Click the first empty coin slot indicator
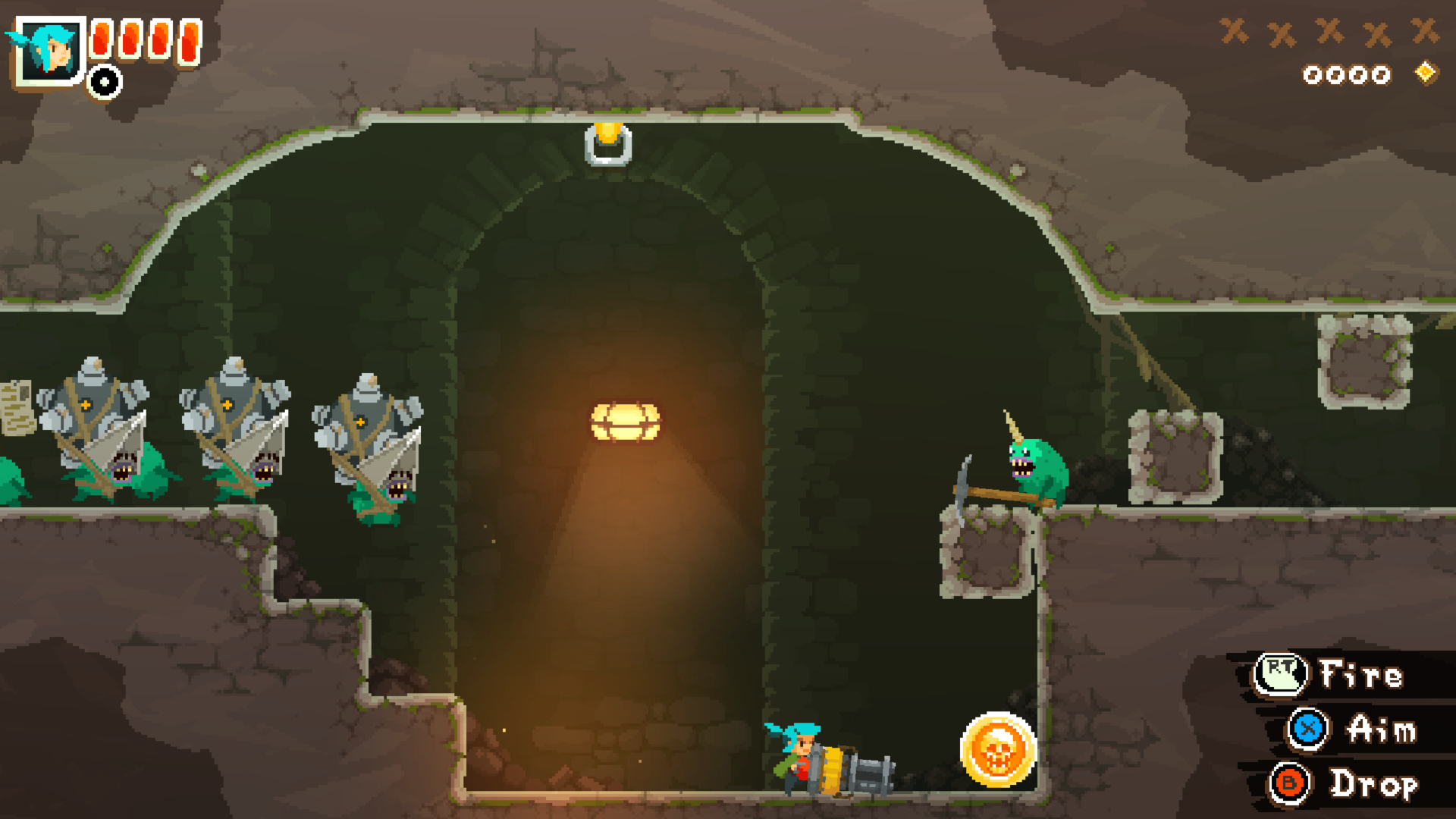The image size is (1456, 819). (x=1313, y=74)
